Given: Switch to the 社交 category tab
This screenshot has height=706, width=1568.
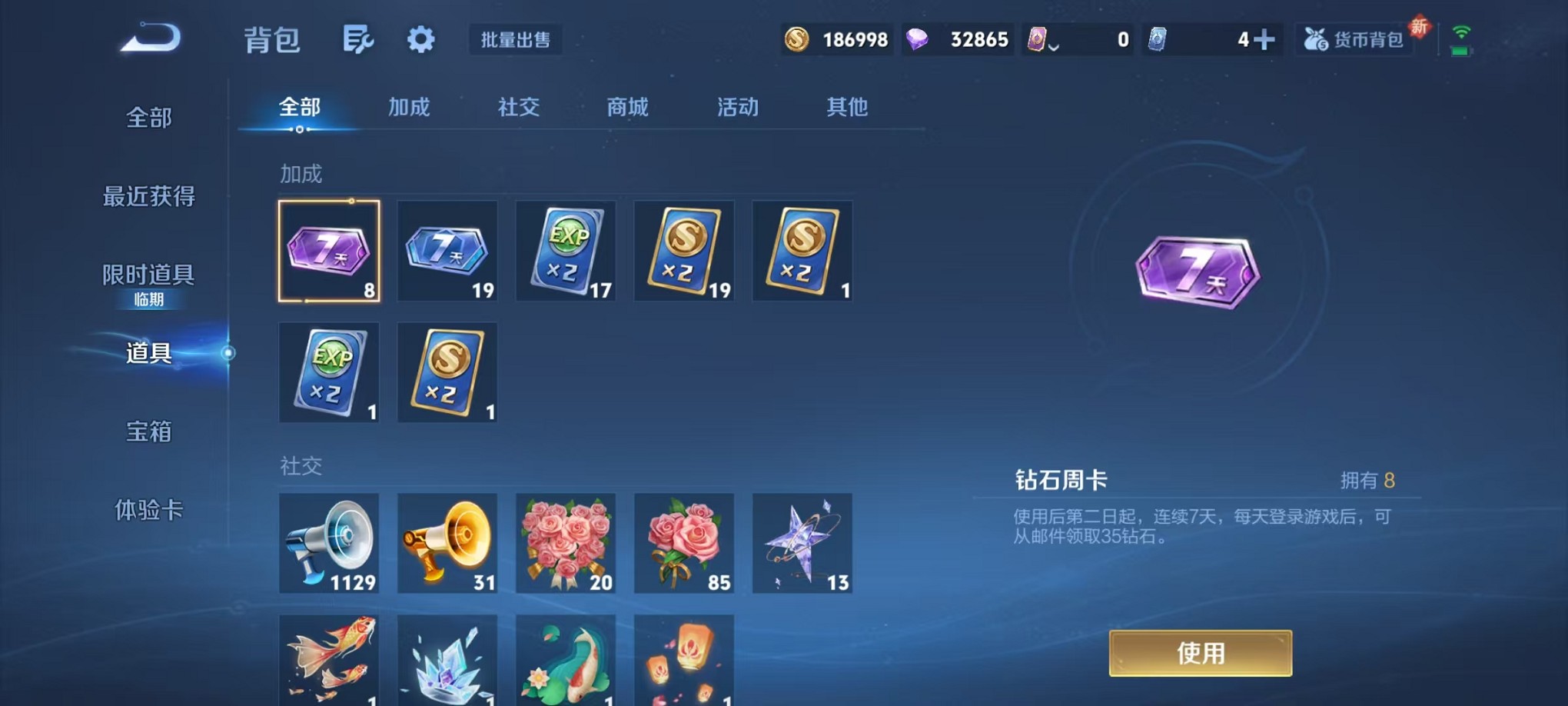Looking at the screenshot, I should [x=518, y=108].
